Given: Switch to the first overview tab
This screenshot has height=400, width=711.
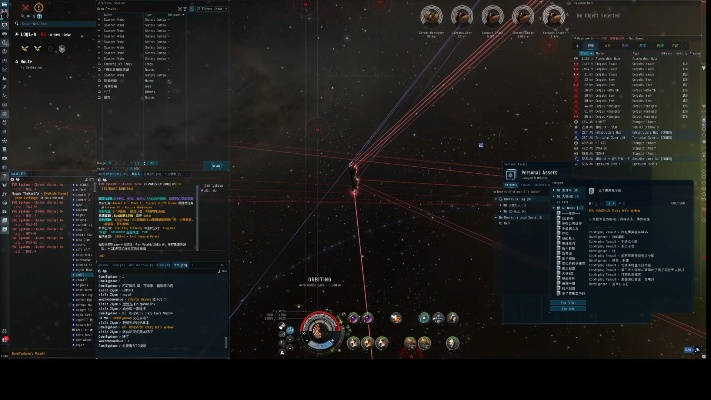Looking at the screenshot, I should click(591, 45).
